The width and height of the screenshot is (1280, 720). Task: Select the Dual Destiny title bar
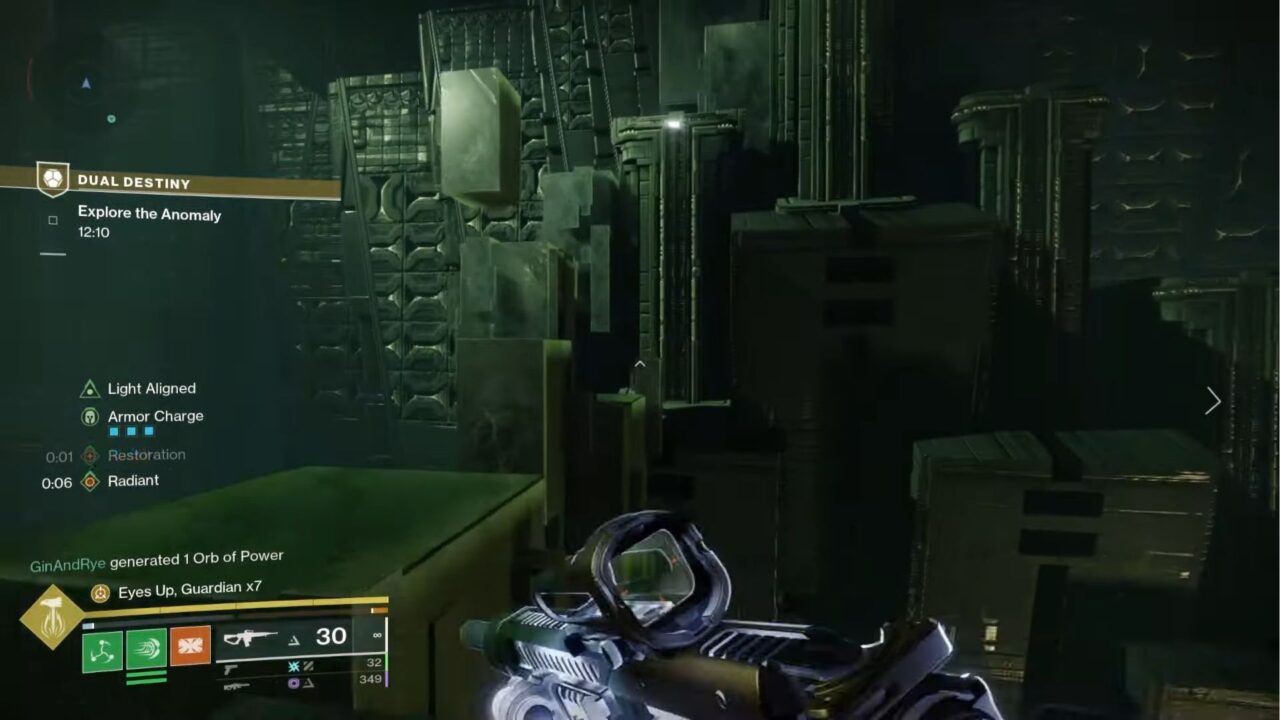(x=135, y=182)
